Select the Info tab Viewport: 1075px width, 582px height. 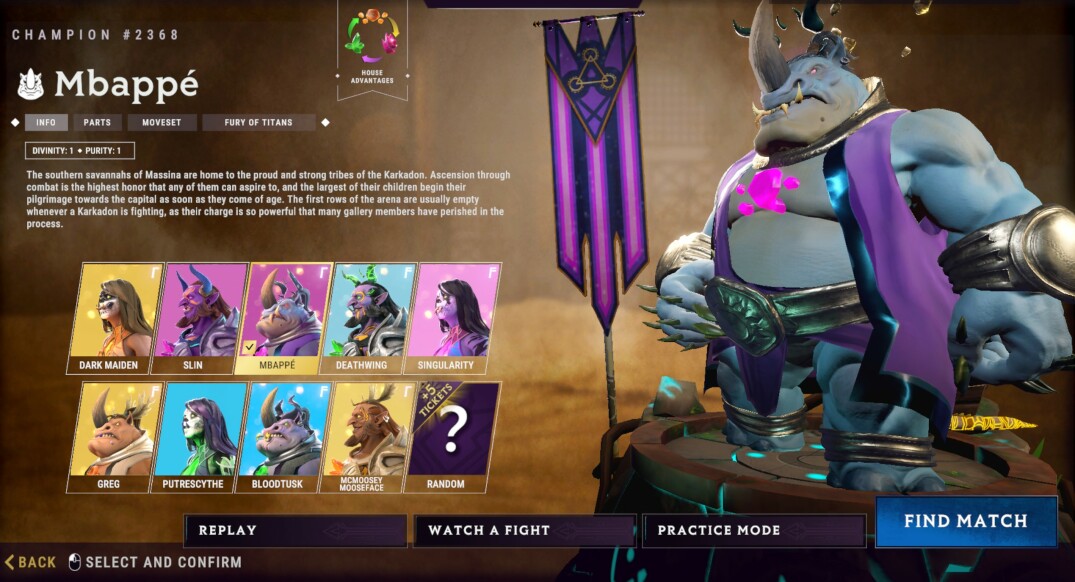pos(46,123)
